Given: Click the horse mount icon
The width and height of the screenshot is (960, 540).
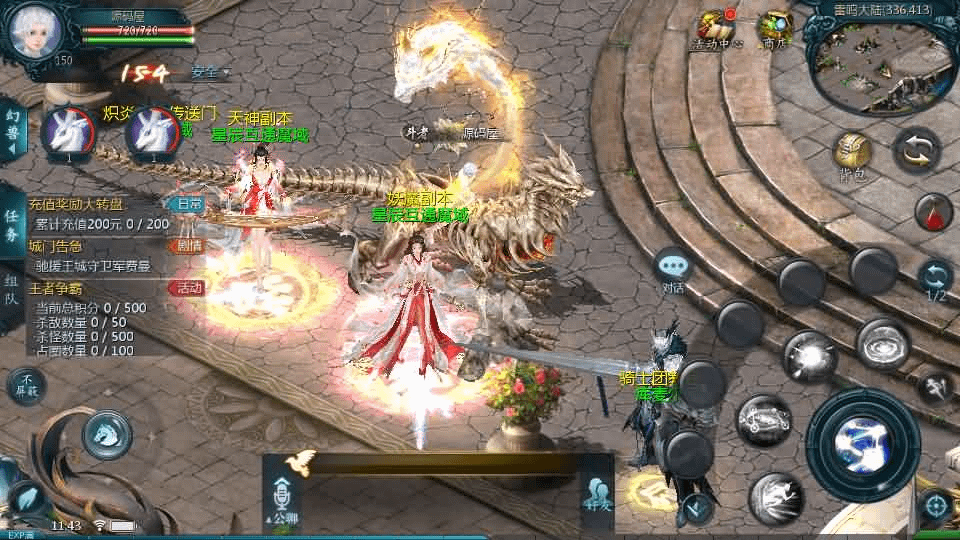Looking at the screenshot, I should click(102, 432).
